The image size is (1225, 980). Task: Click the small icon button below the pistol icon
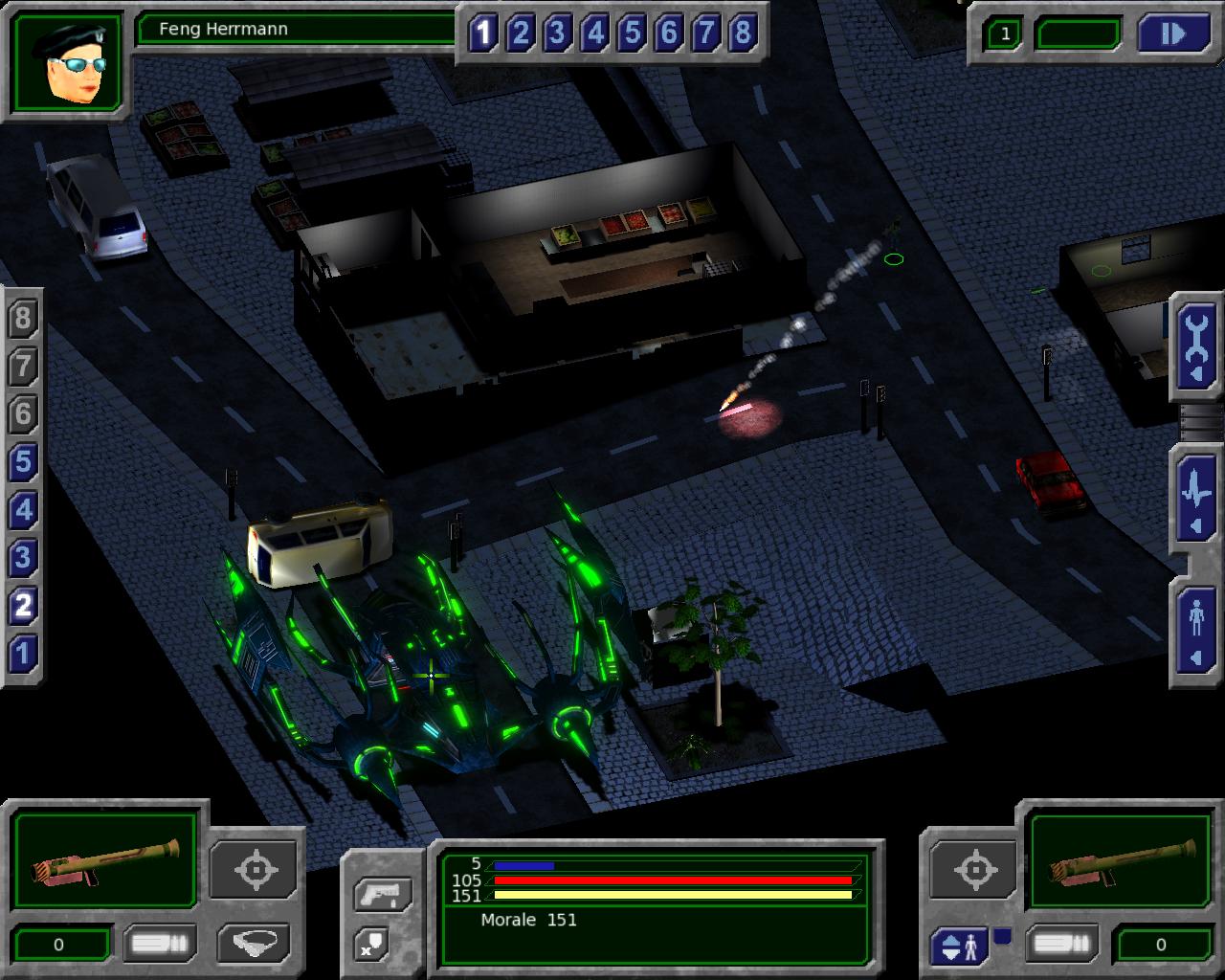371,944
